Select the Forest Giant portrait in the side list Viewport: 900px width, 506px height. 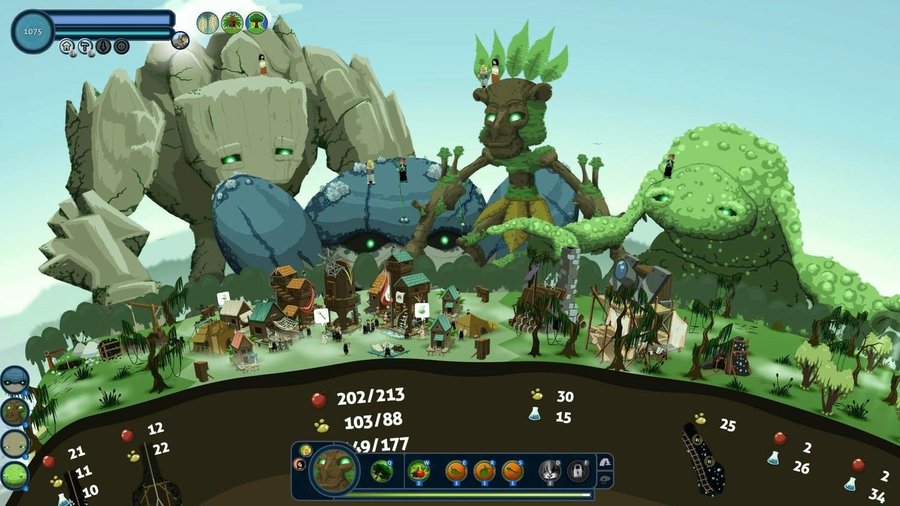[14, 411]
